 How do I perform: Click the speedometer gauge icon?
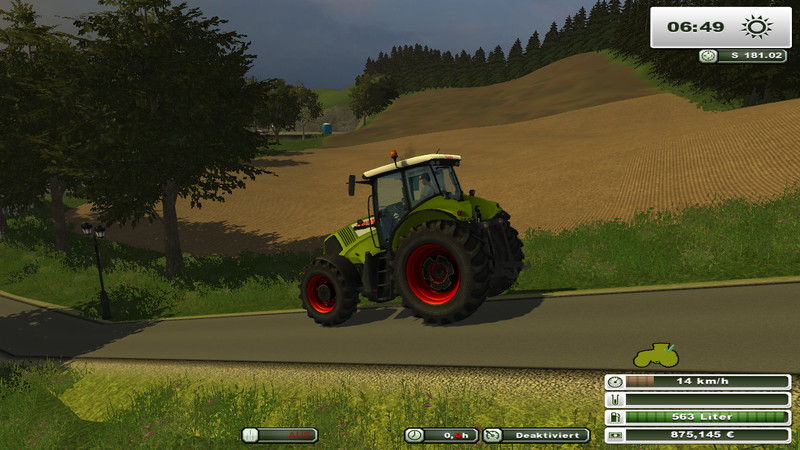tap(615, 382)
